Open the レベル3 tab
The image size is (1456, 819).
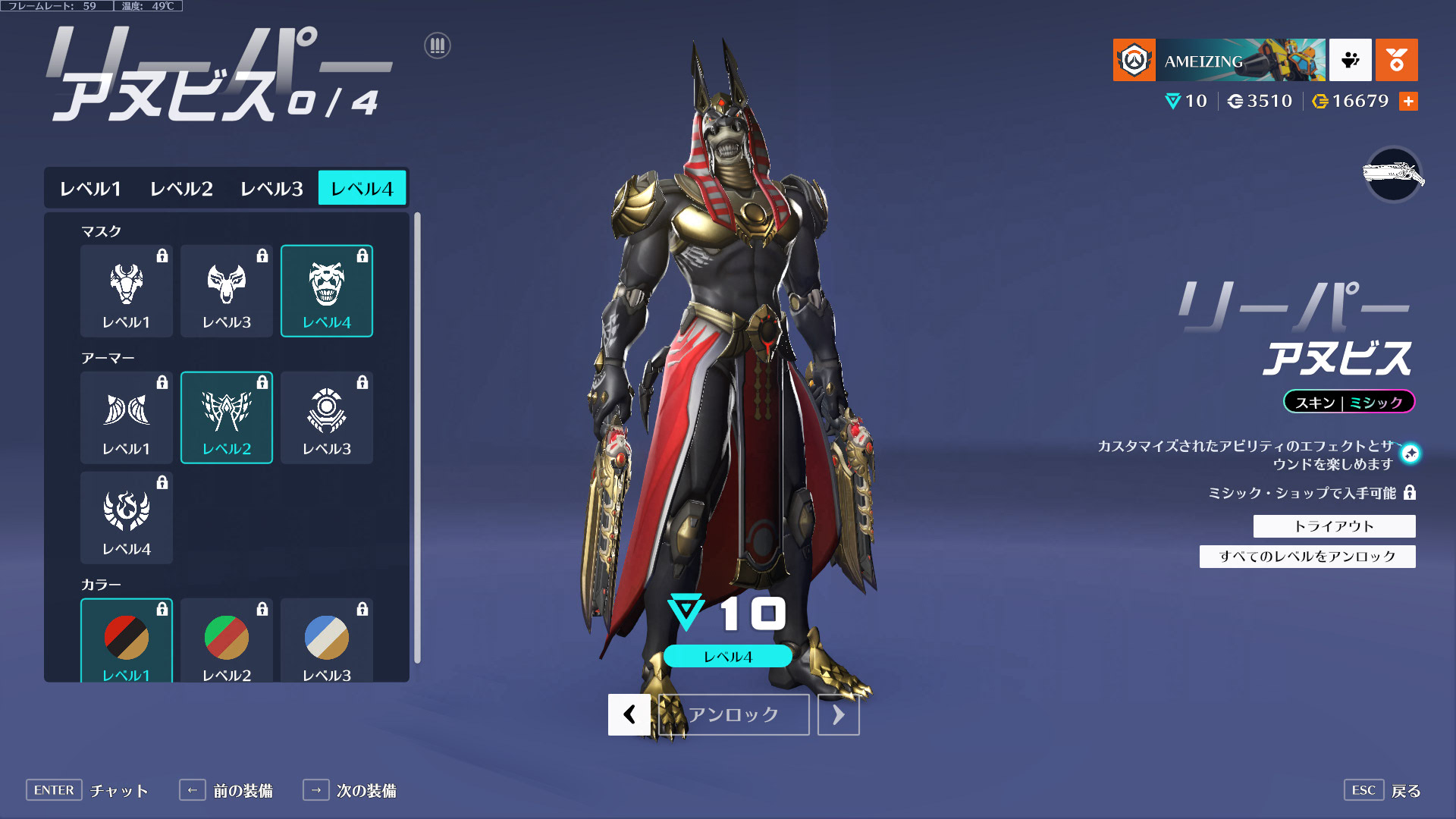(271, 188)
